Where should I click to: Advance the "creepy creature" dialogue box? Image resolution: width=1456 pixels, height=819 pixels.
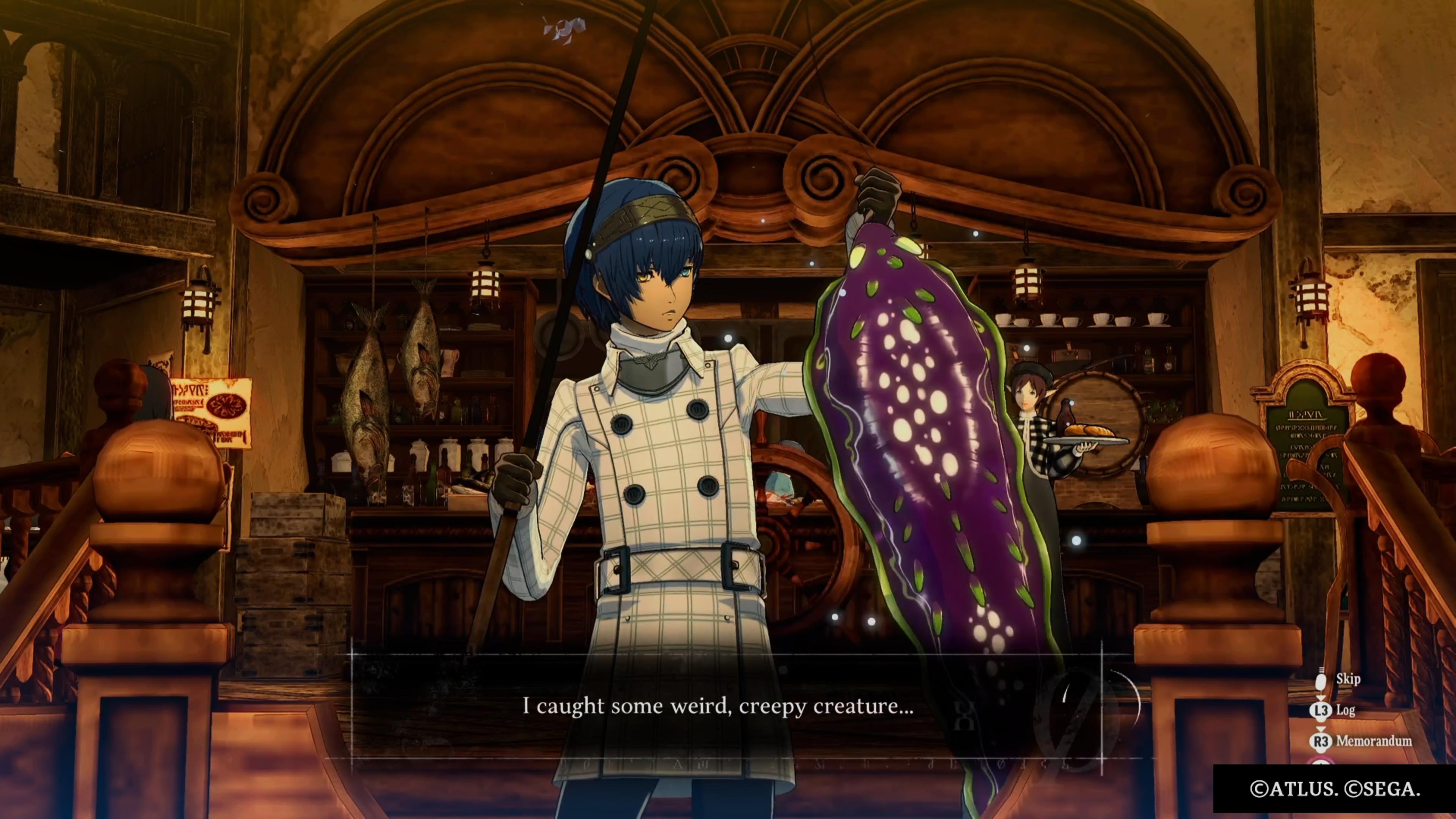click(718, 706)
